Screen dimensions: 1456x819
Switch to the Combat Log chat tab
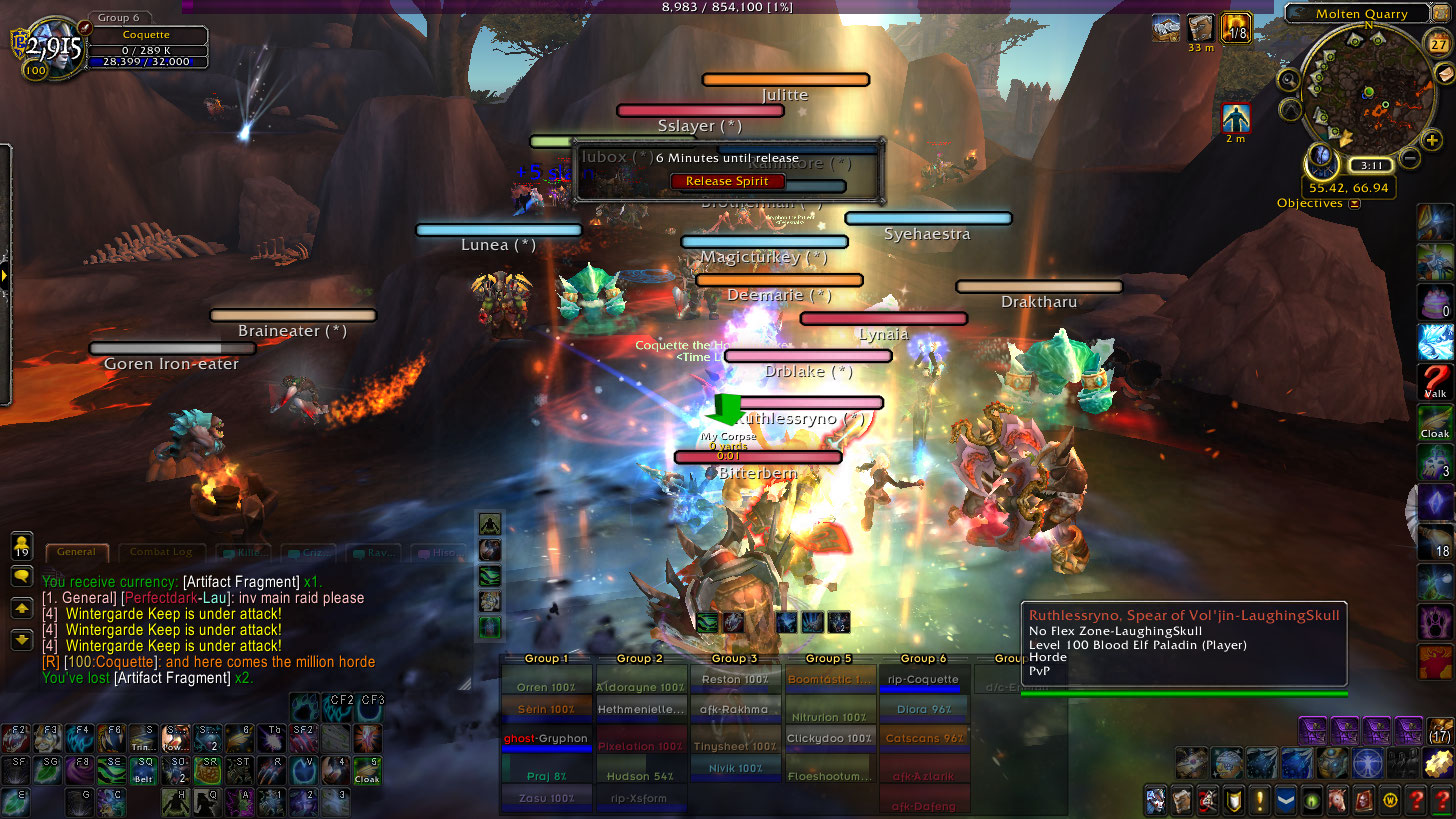coord(161,552)
